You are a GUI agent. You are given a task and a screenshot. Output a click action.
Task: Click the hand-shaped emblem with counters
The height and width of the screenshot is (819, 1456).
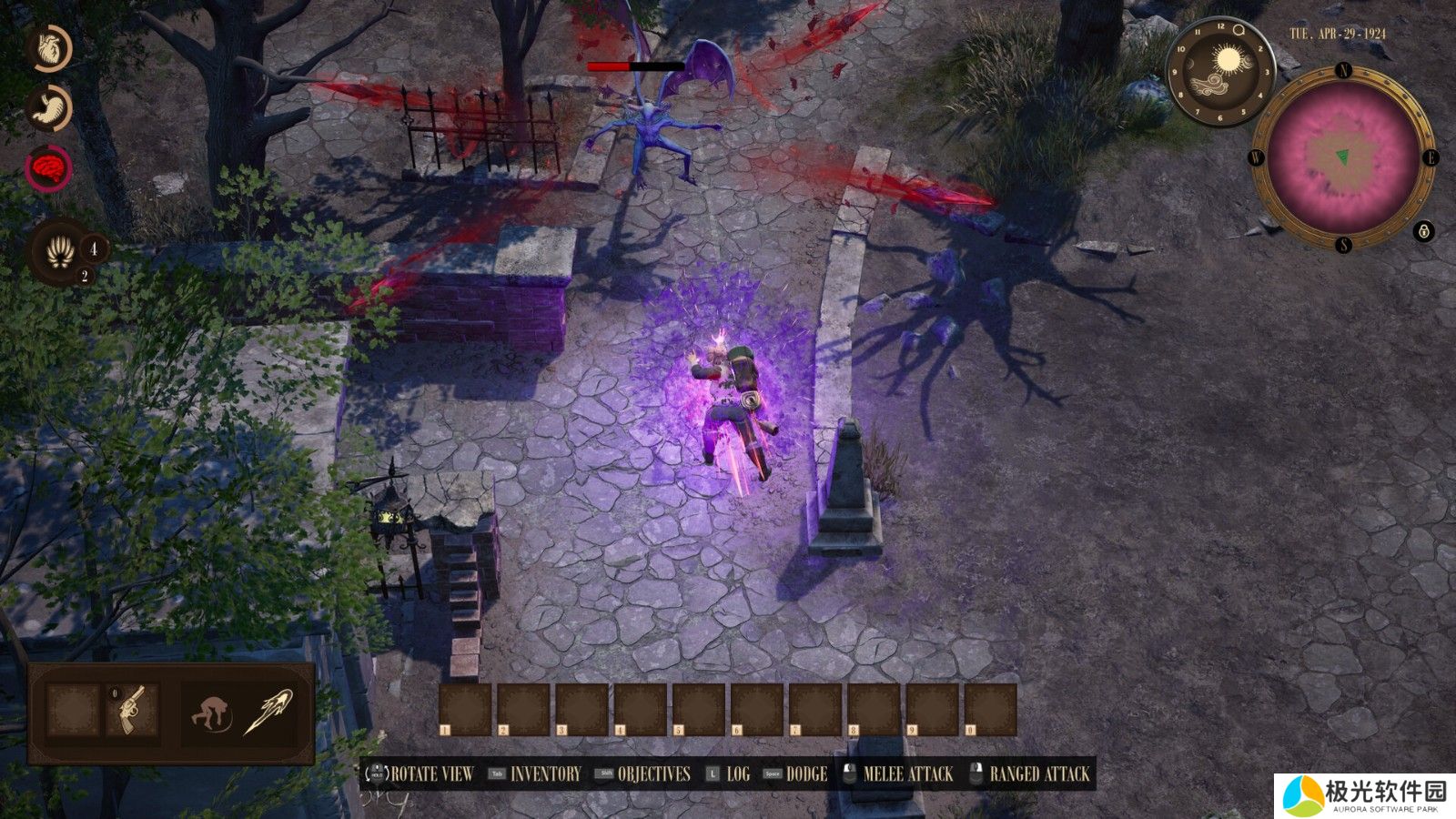pyautogui.click(x=61, y=252)
